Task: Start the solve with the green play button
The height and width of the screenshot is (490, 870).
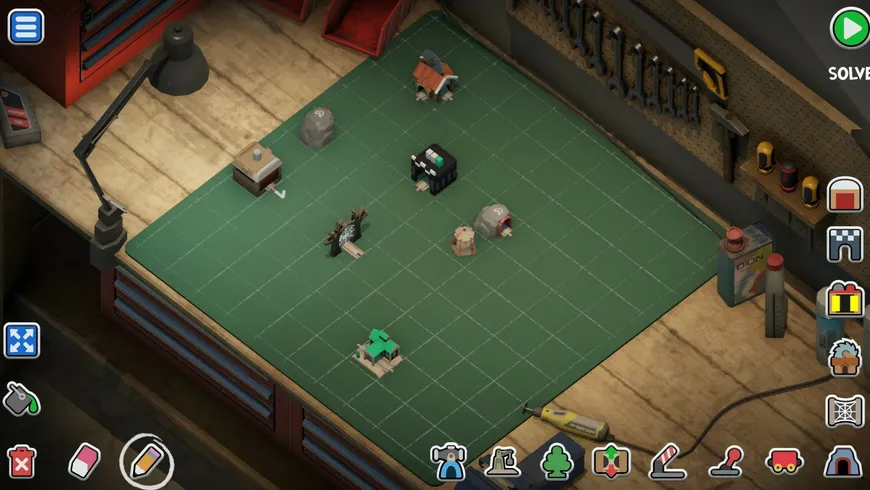Action: [x=849, y=29]
